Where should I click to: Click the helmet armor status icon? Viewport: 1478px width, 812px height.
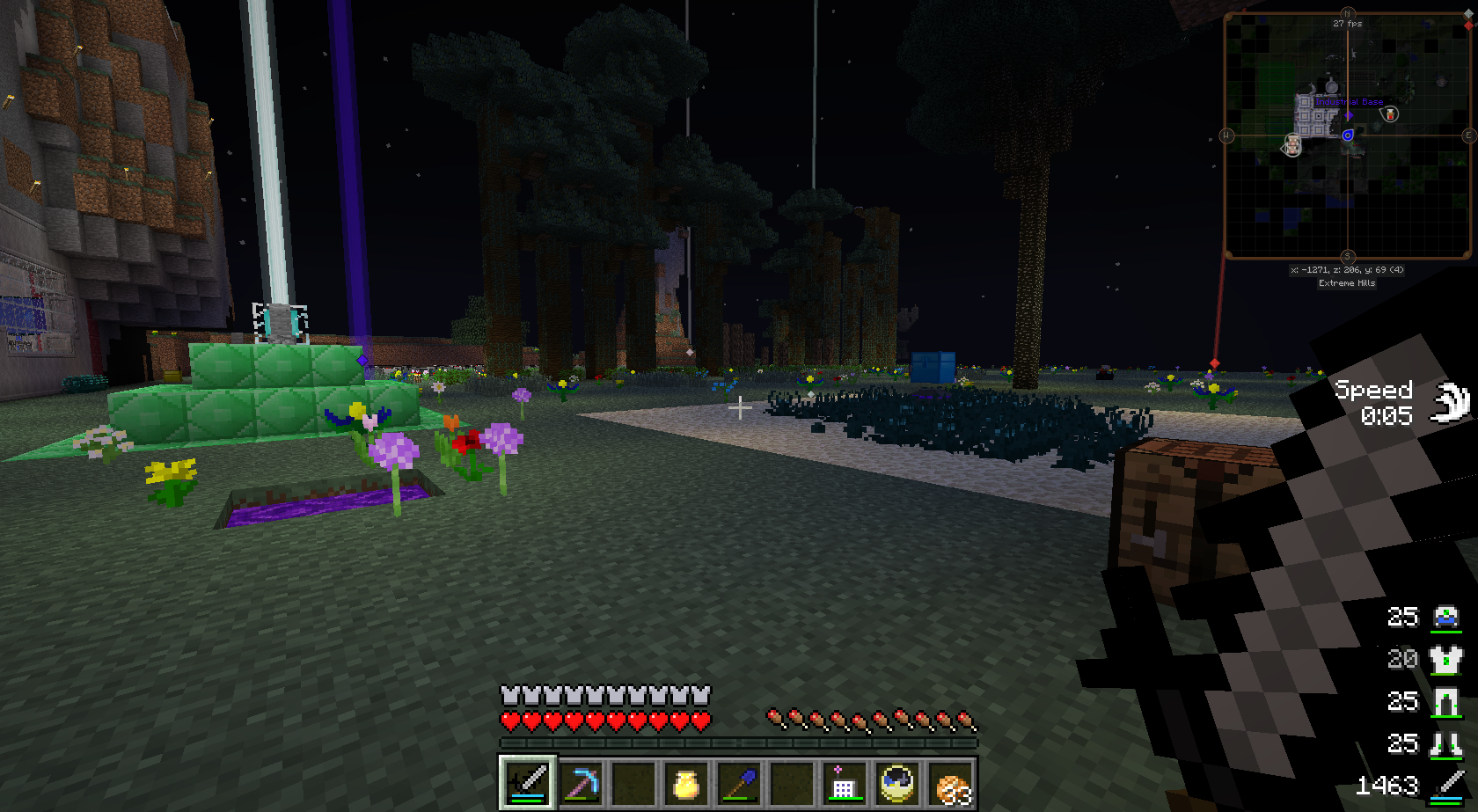tap(1445, 616)
